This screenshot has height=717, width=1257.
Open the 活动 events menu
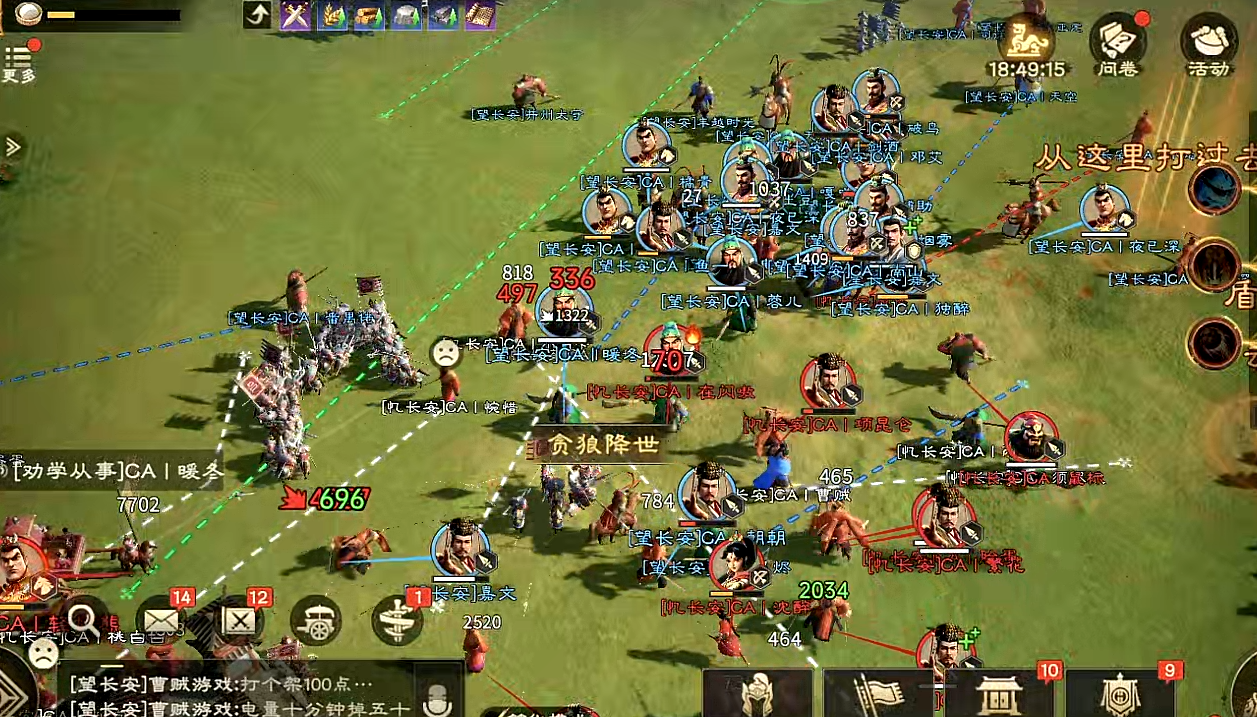[1208, 43]
